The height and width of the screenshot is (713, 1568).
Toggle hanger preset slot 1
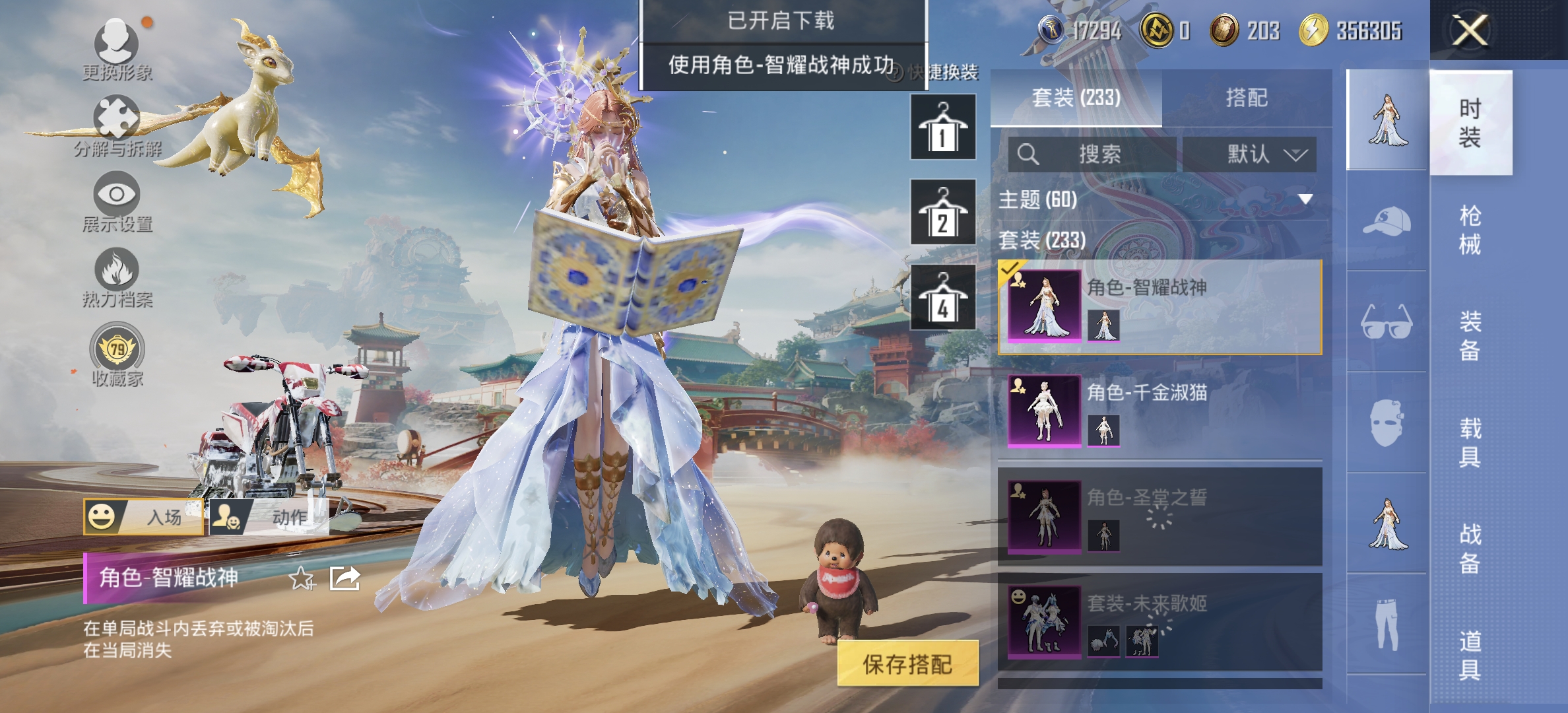tap(943, 127)
